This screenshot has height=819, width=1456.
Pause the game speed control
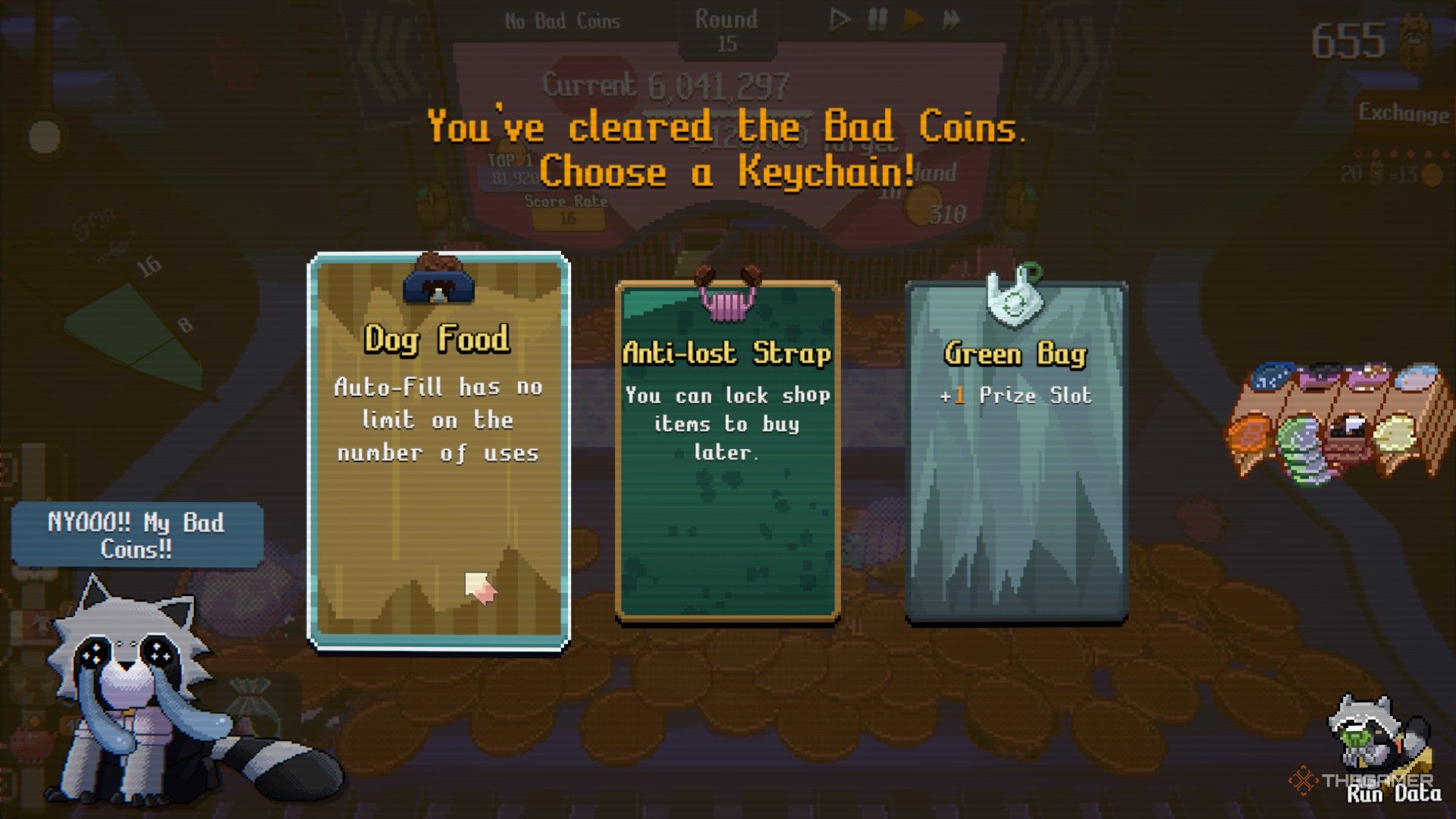click(877, 20)
